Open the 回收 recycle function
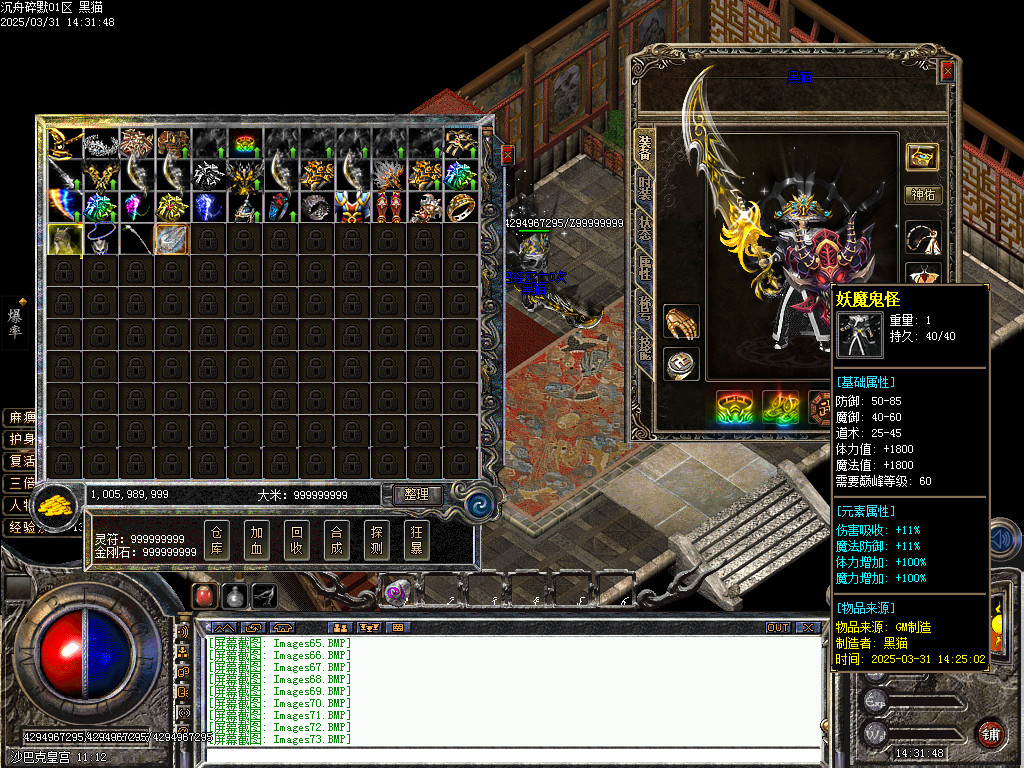 pos(297,539)
